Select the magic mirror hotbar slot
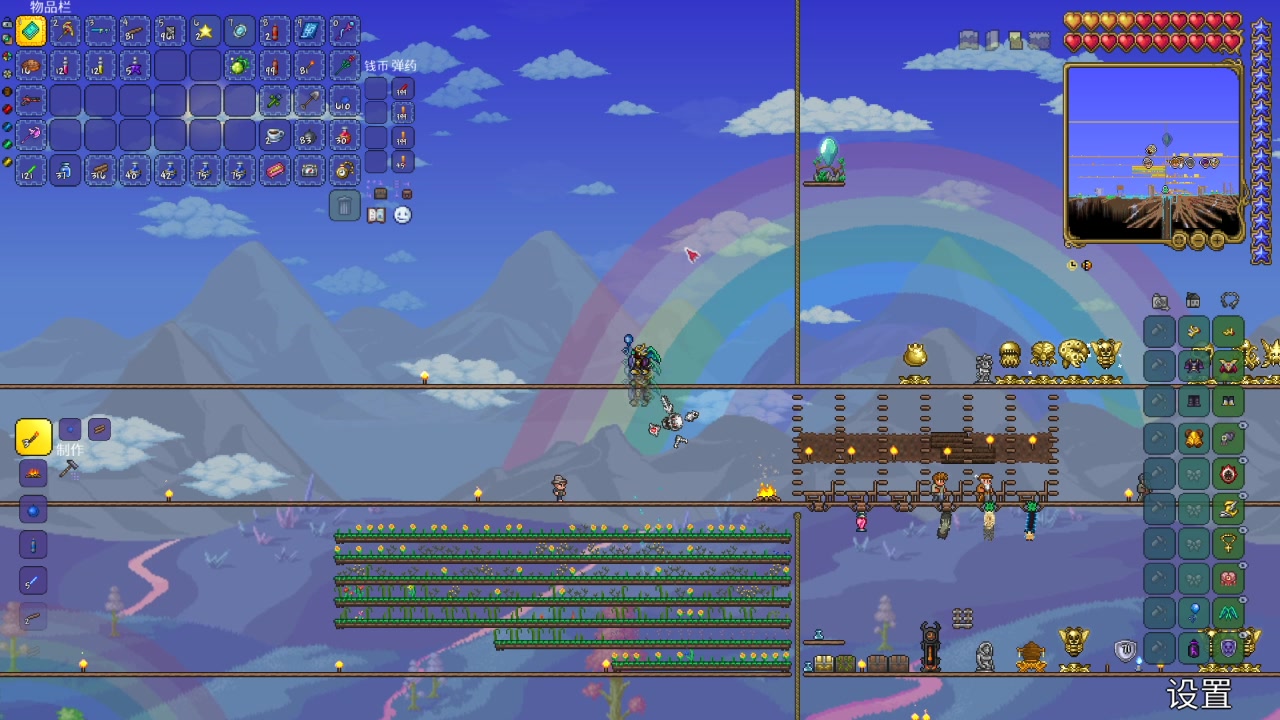1280x720 pixels. point(240,31)
